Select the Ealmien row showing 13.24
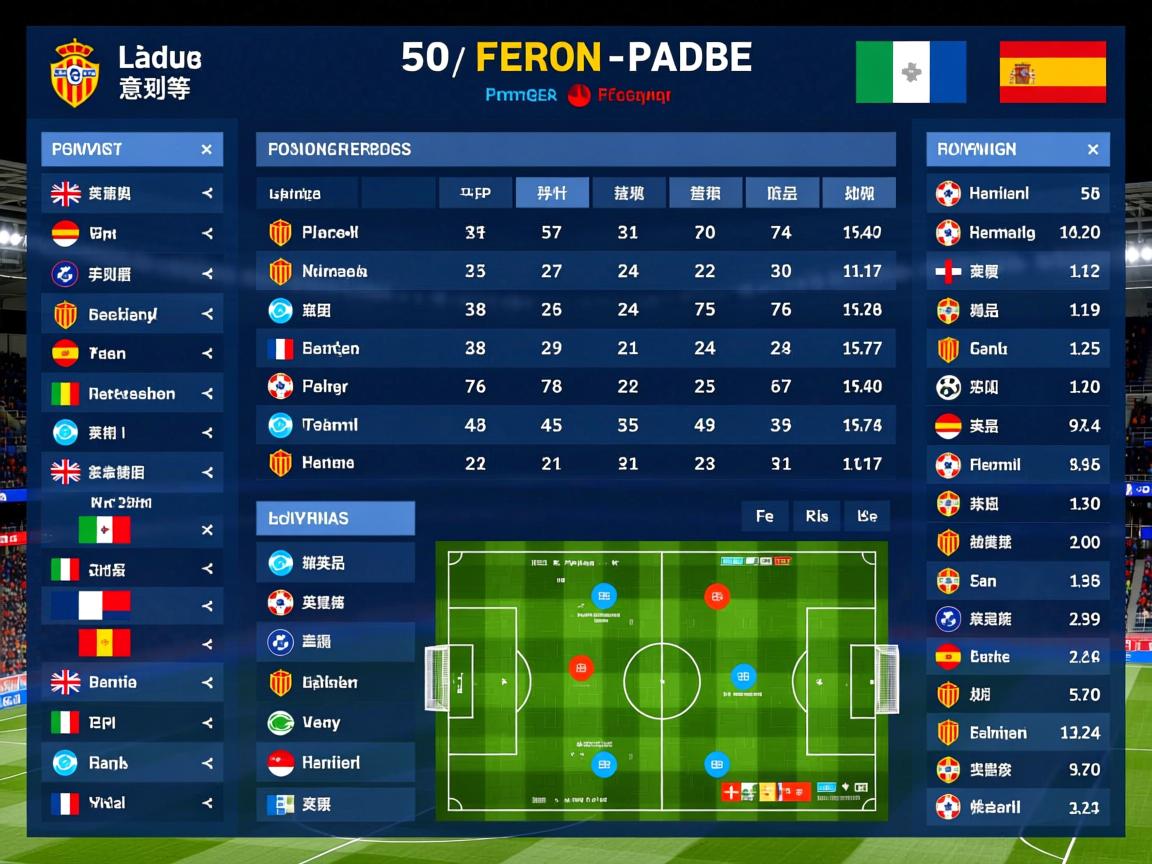 click(x=1017, y=732)
